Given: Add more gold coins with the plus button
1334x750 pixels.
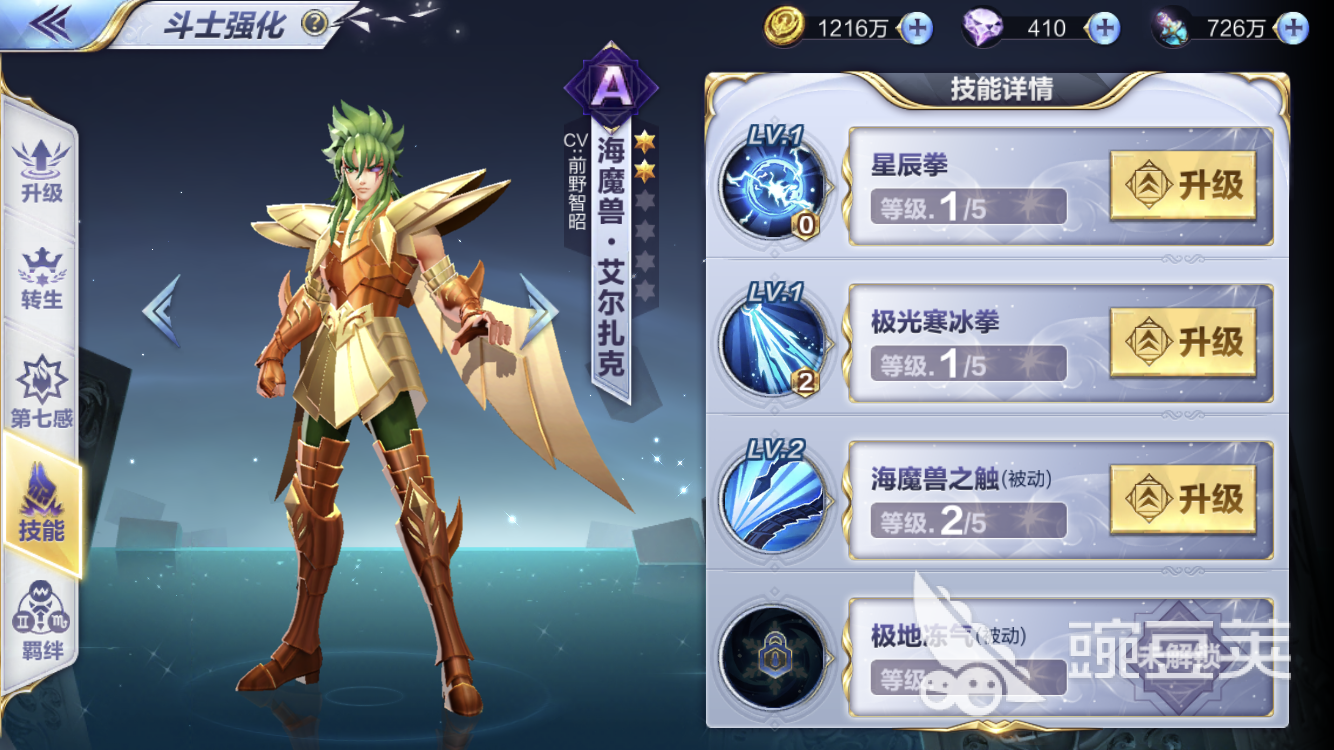Looking at the screenshot, I should pyautogui.click(x=915, y=28).
